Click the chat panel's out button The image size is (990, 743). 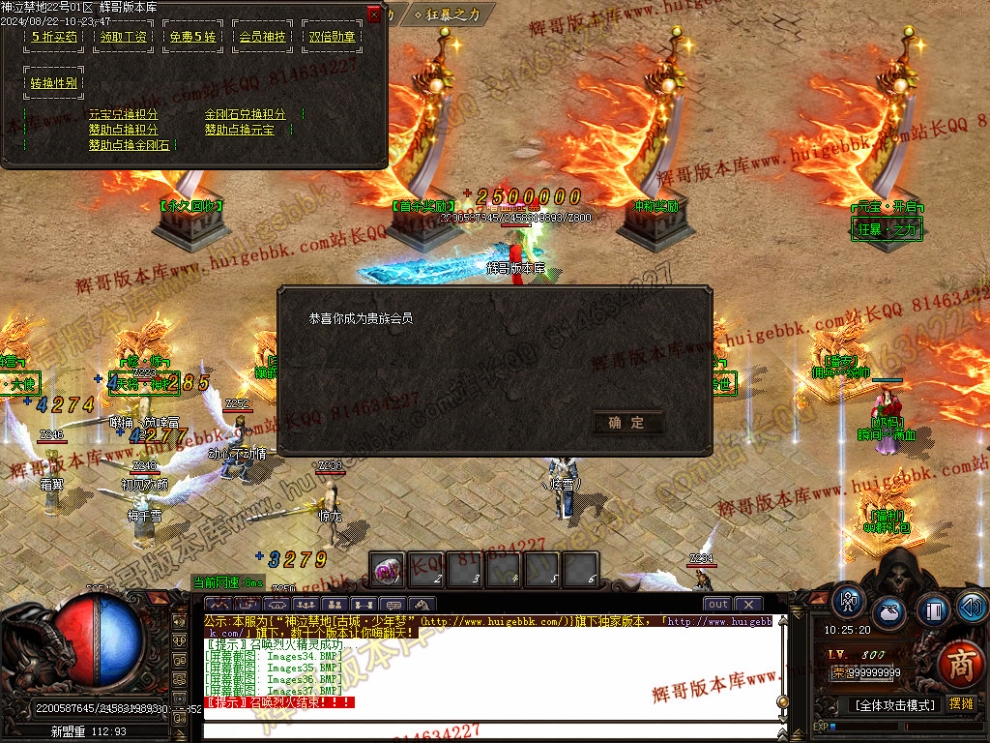click(x=717, y=604)
